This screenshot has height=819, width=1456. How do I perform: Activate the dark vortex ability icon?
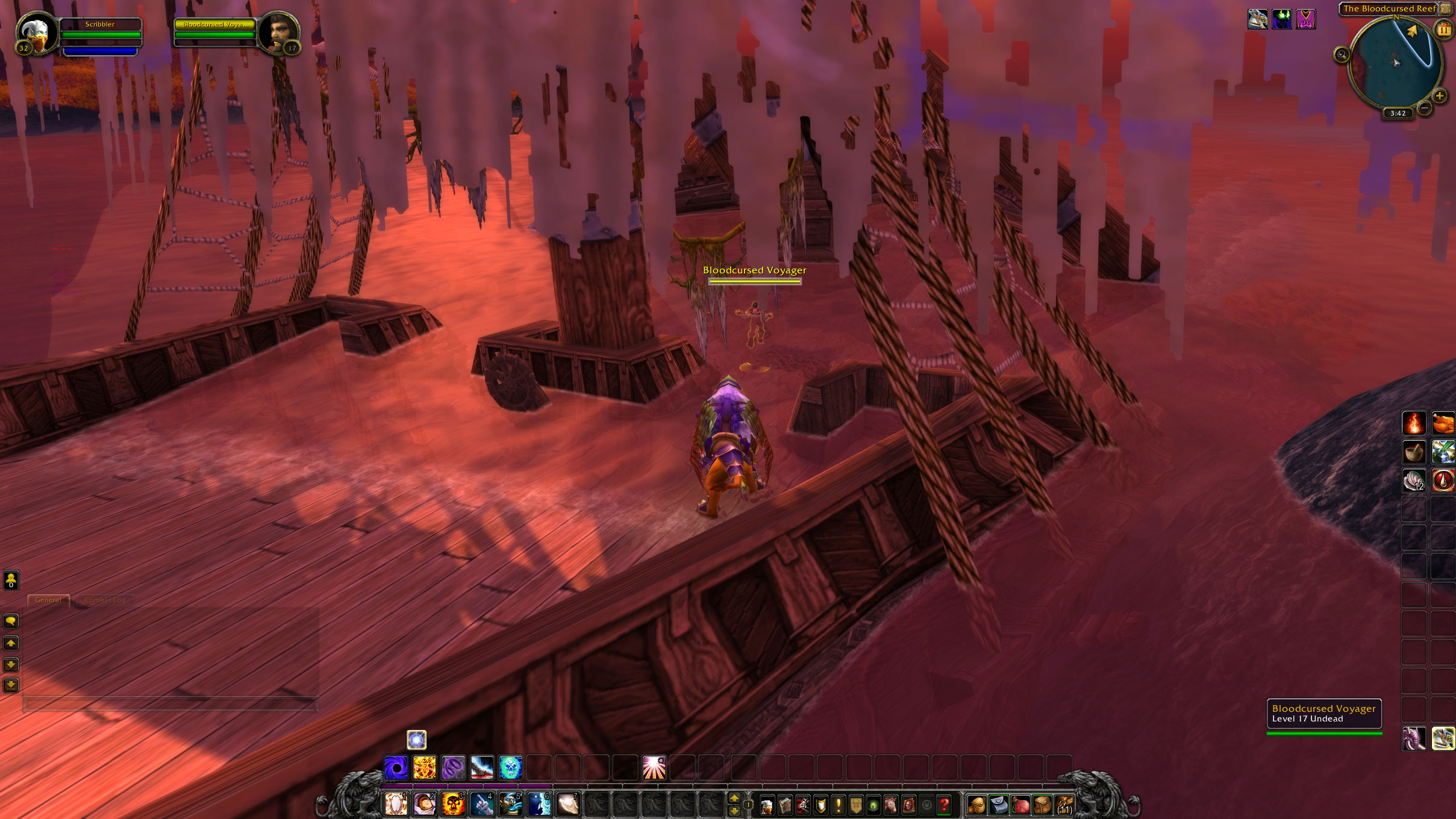click(x=396, y=768)
